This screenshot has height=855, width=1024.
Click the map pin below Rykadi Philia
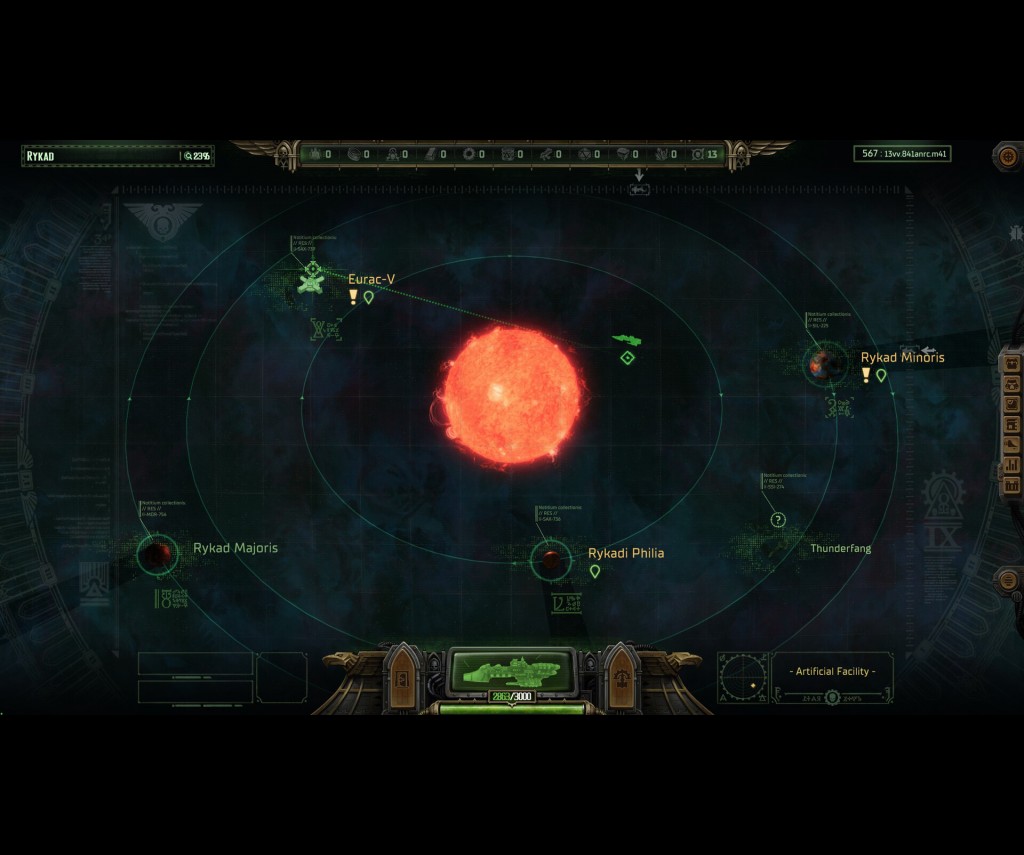[x=595, y=572]
